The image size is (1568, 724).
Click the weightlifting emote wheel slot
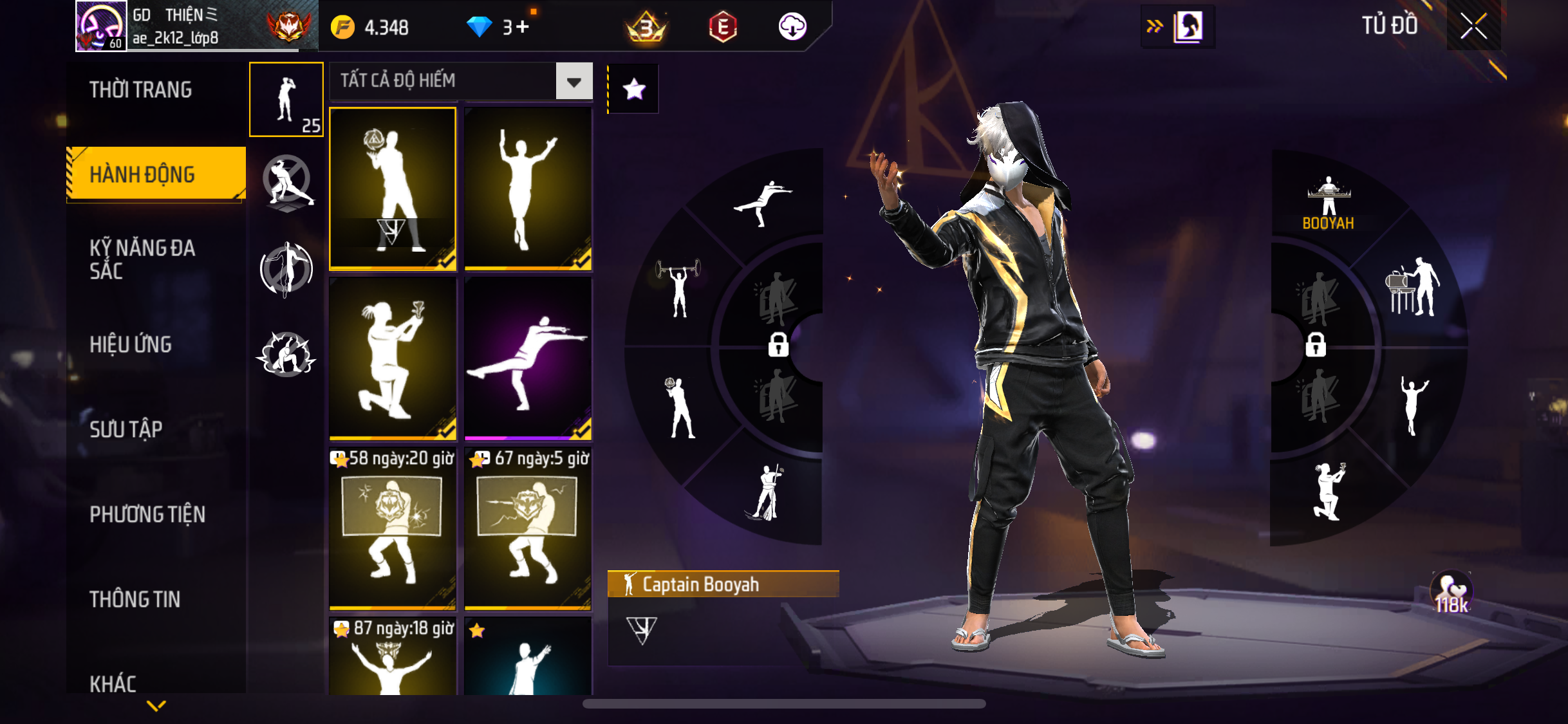[678, 287]
